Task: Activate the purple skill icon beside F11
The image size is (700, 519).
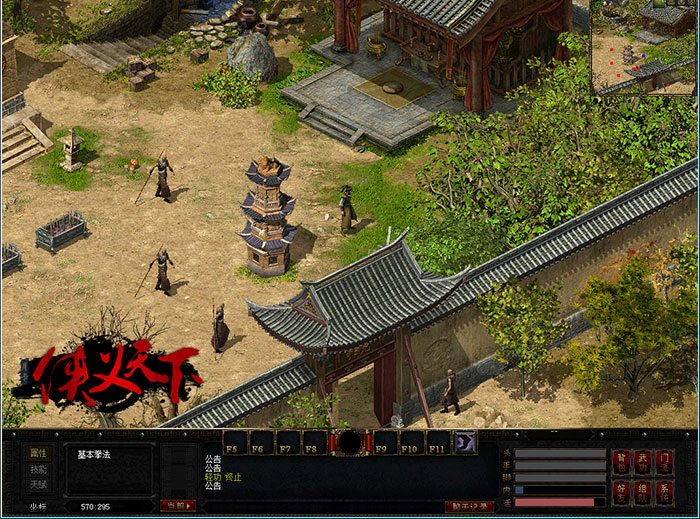Action: pyautogui.click(x=465, y=443)
